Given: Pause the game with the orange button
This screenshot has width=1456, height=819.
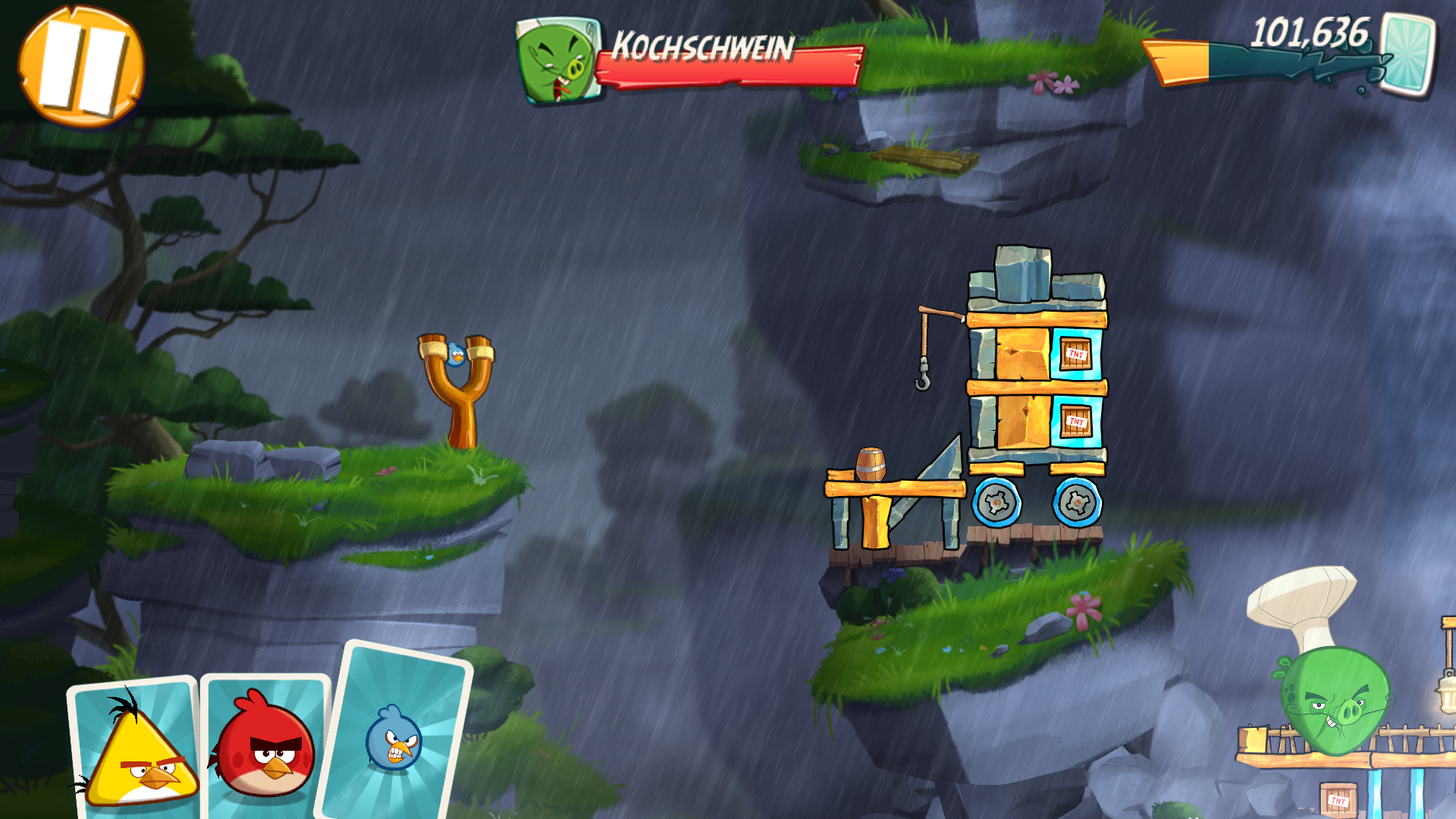Looking at the screenshot, I should [x=81, y=65].
